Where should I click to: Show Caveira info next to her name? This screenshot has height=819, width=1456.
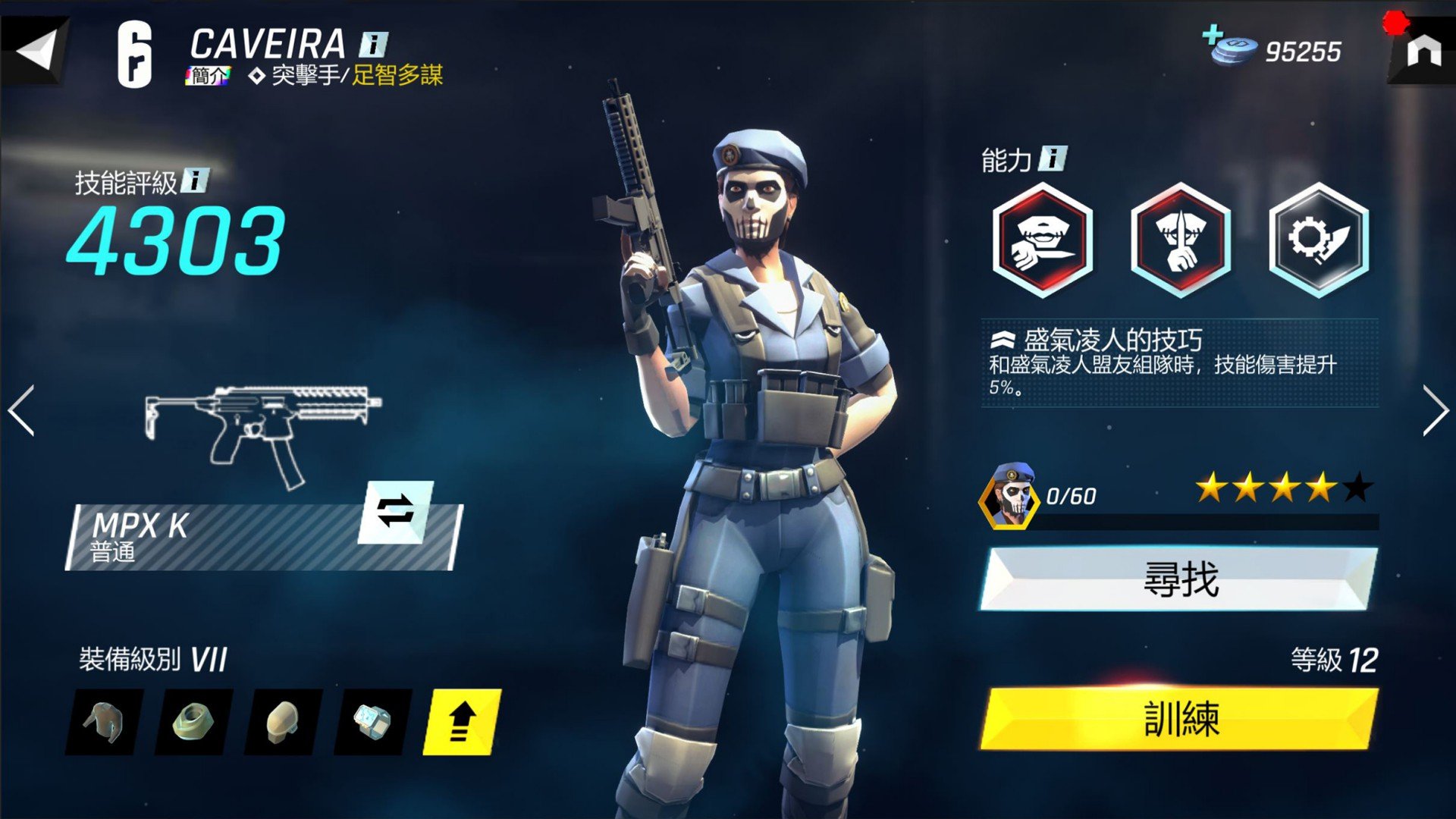click(373, 44)
